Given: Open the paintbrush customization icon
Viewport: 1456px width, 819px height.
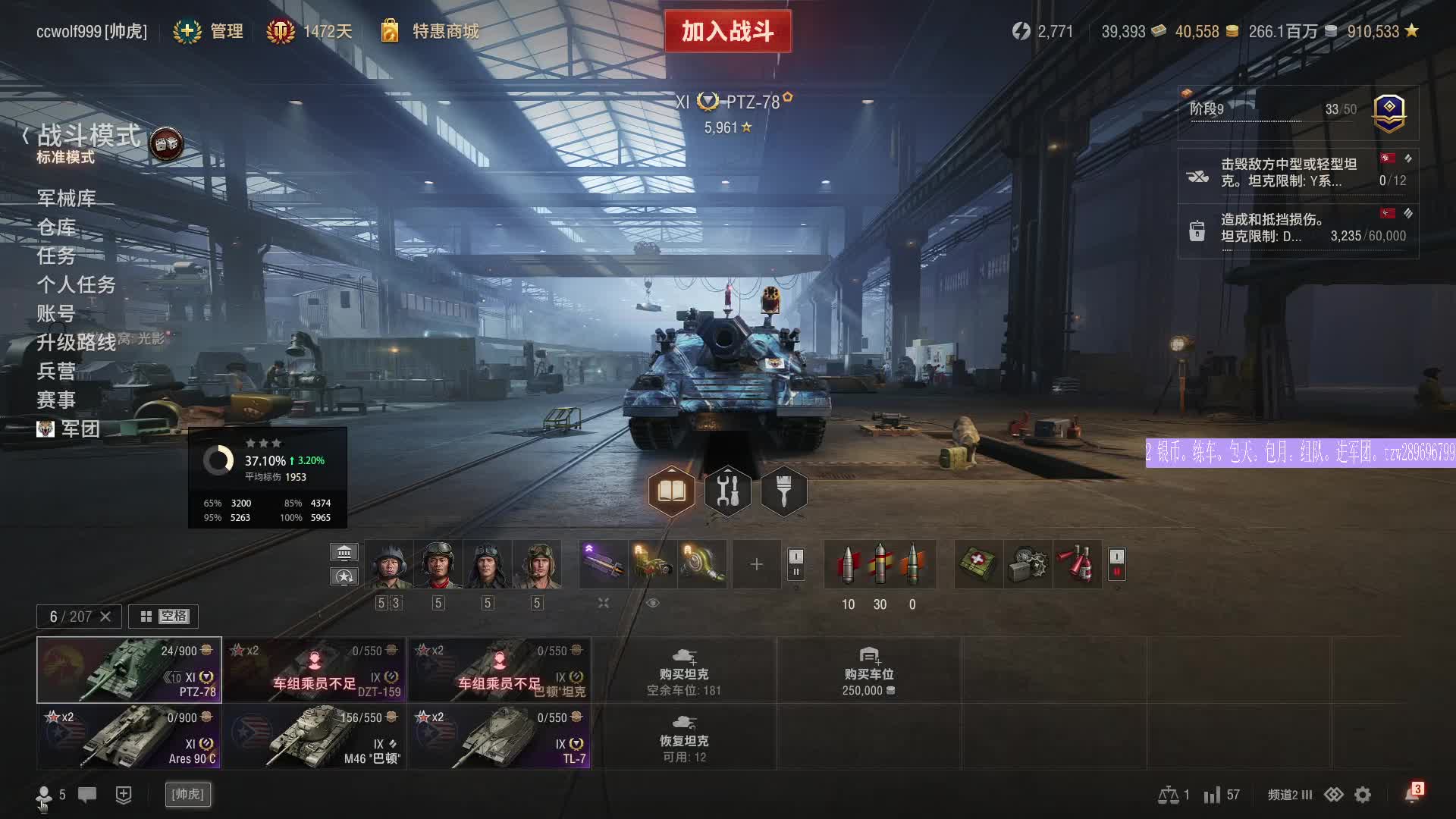Looking at the screenshot, I should [783, 491].
